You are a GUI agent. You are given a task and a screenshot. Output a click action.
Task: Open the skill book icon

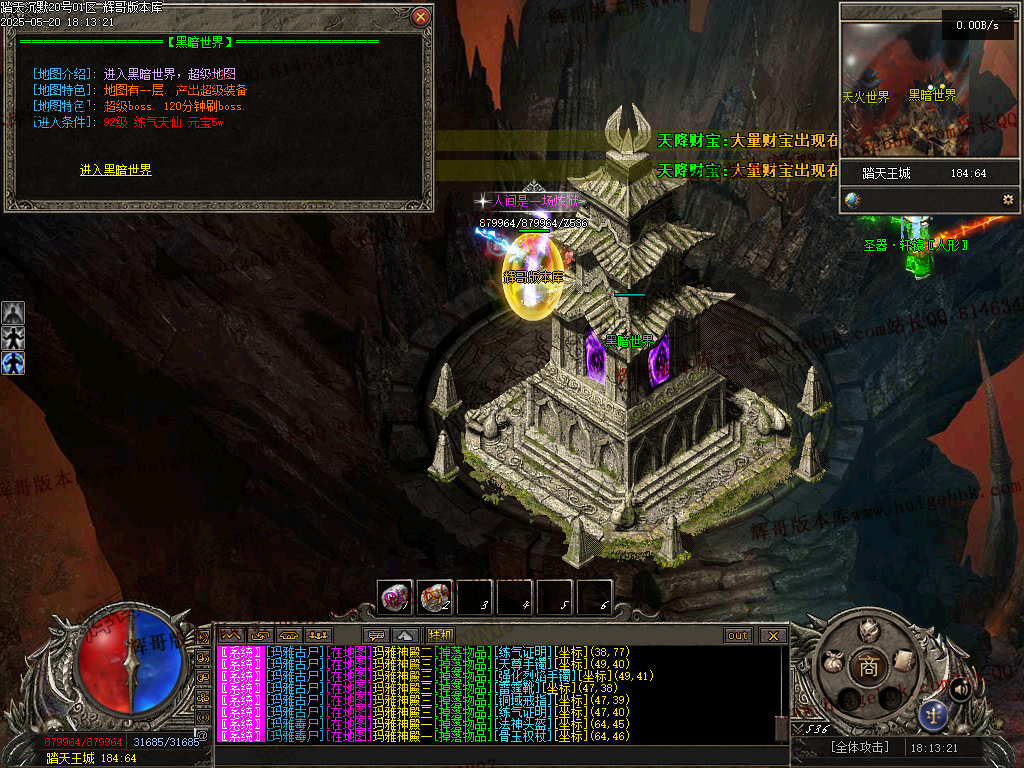(904, 660)
